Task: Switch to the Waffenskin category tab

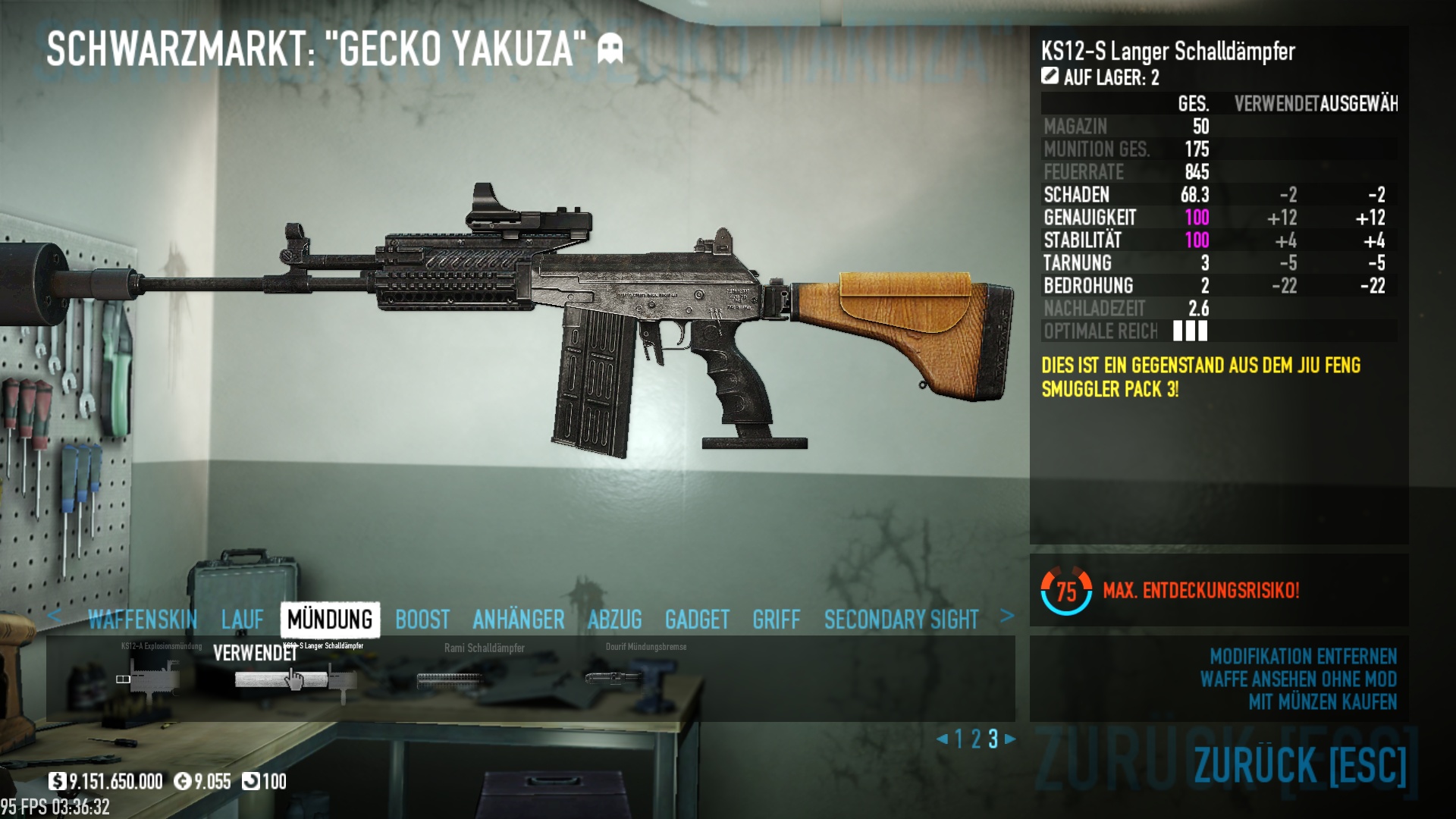Action: [143, 620]
